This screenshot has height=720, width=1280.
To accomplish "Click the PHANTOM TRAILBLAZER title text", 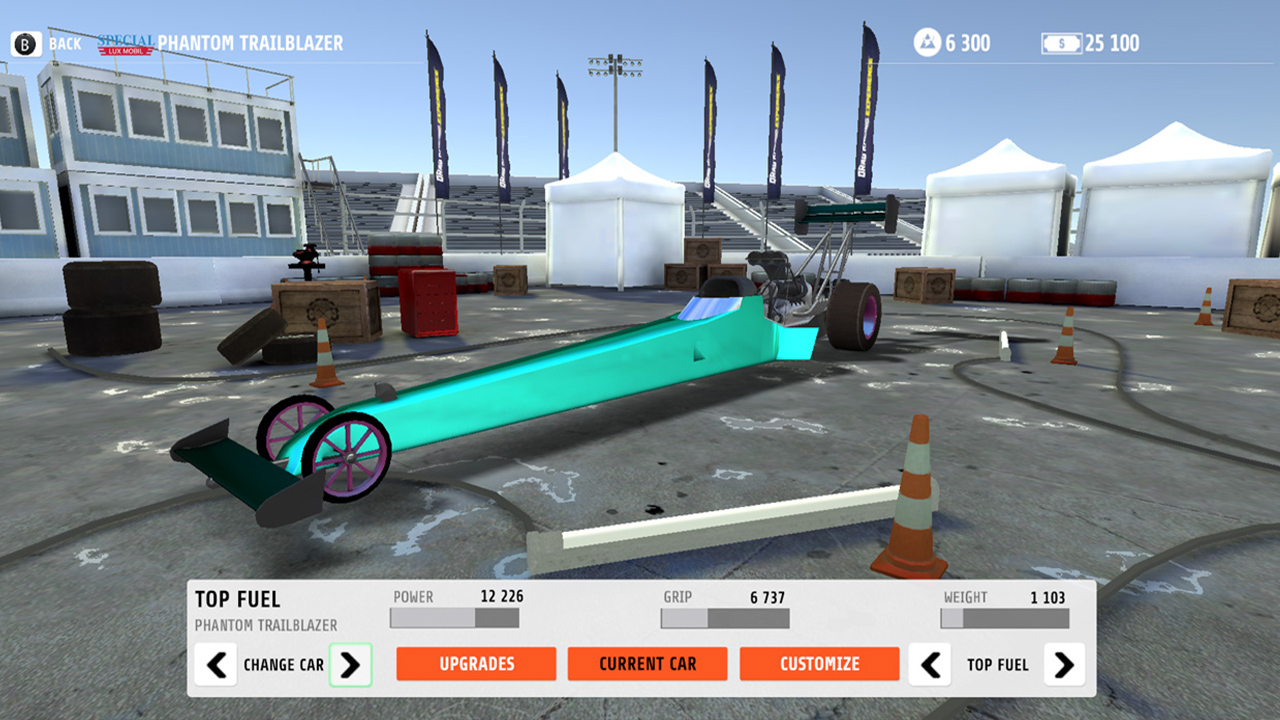I will (249, 43).
